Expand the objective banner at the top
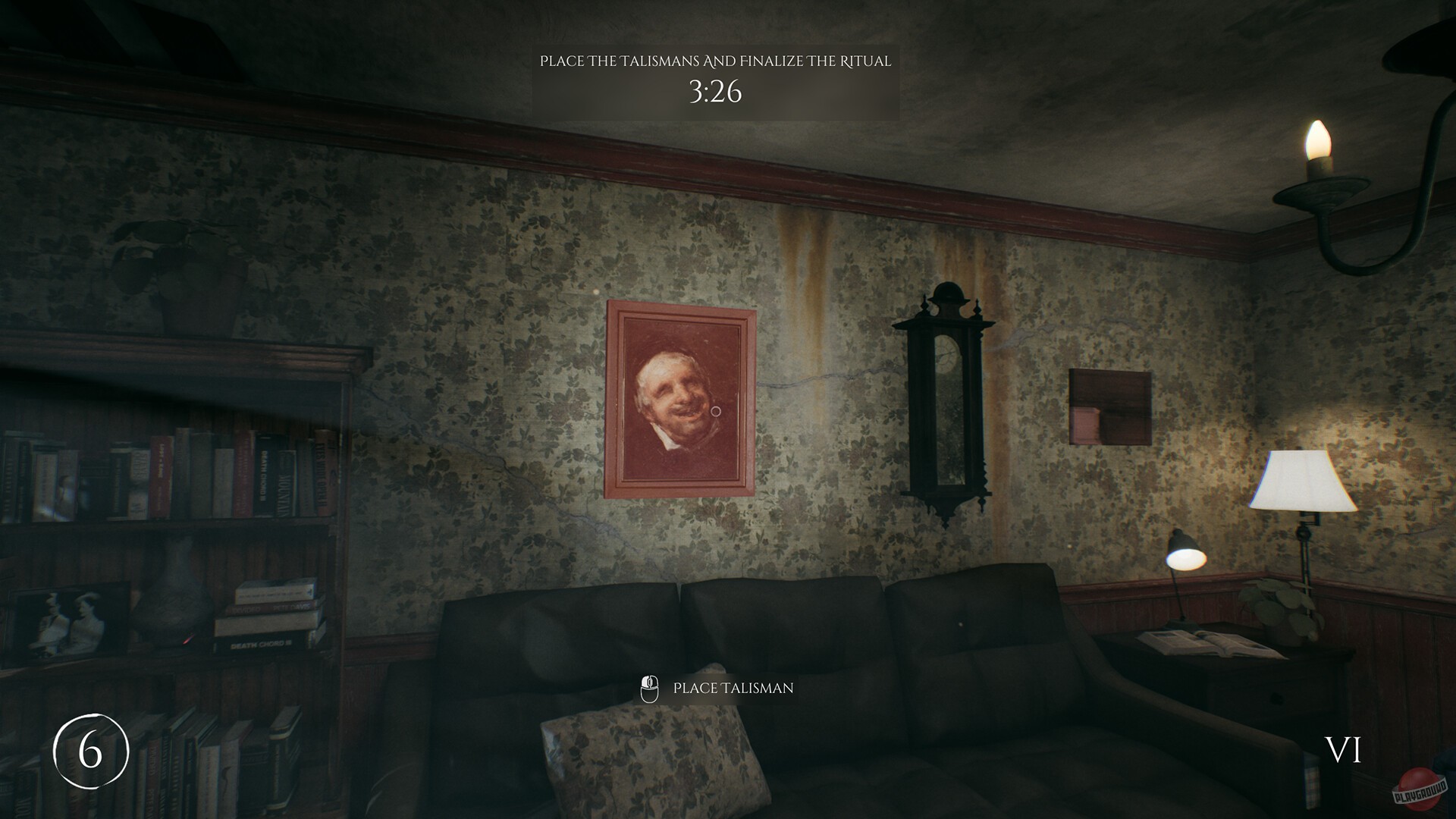Viewport: 1456px width, 819px height. [716, 80]
